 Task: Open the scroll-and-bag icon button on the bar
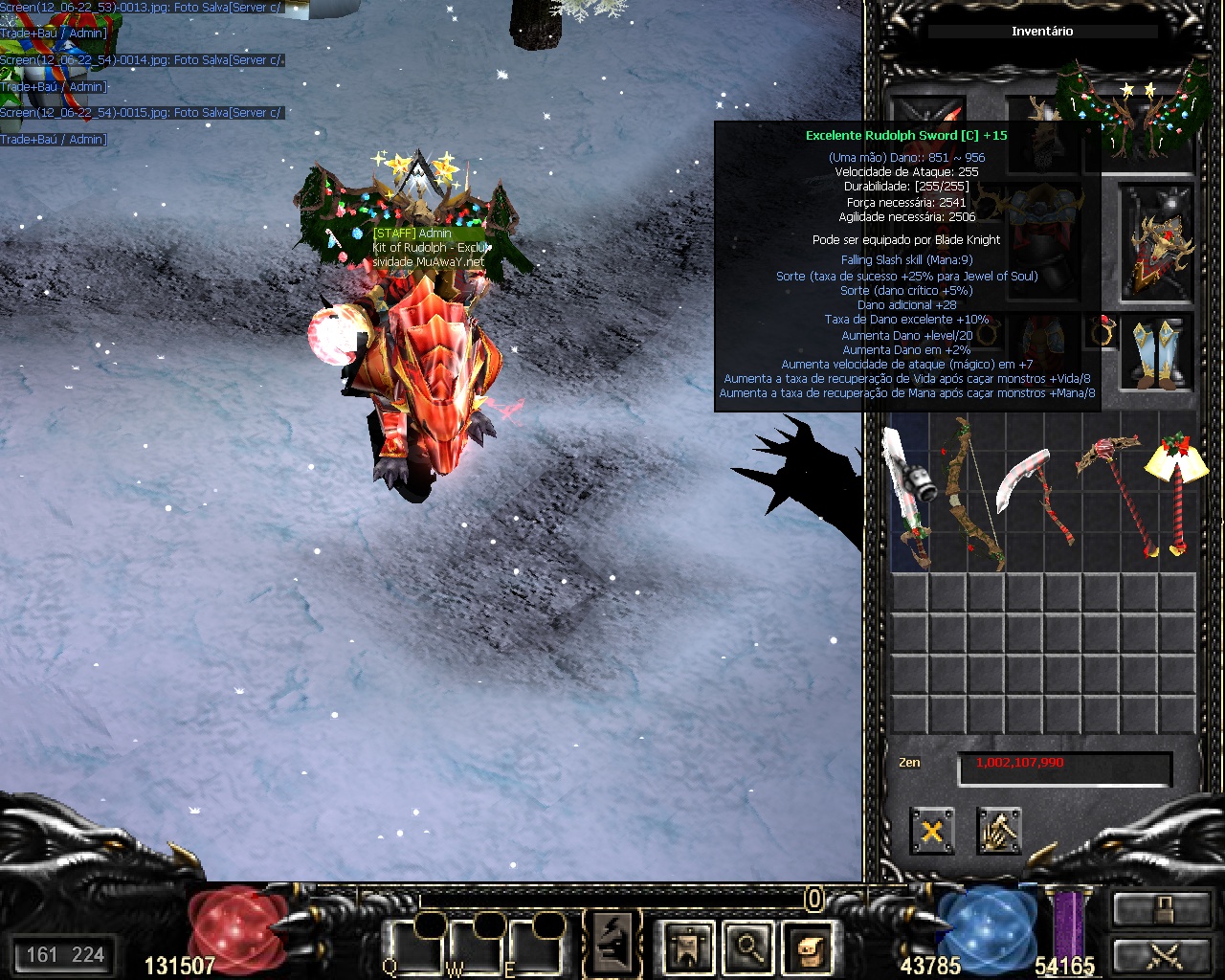pos(809,947)
